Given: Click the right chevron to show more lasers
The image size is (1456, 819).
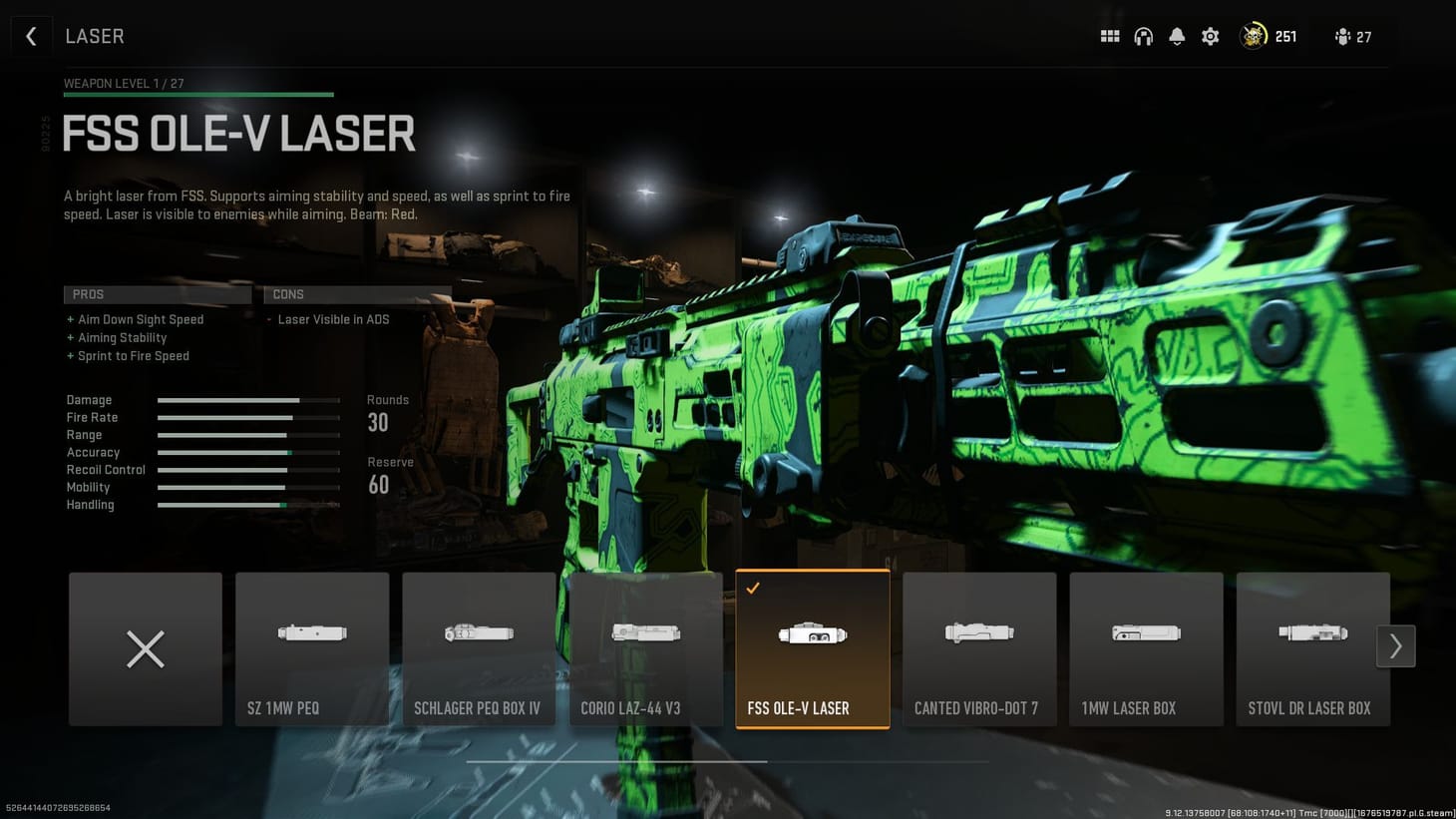Looking at the screenshot, I should [1395, 645].
